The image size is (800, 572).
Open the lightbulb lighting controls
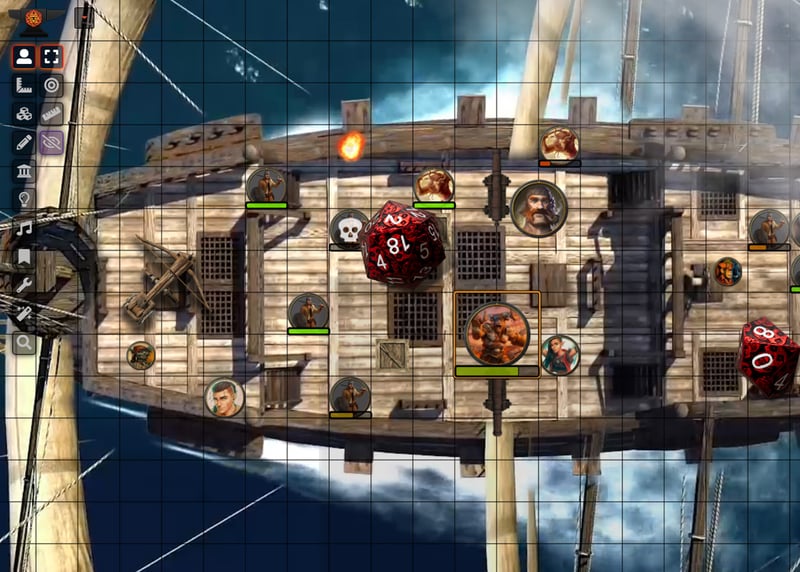click(x=24, y=200)
